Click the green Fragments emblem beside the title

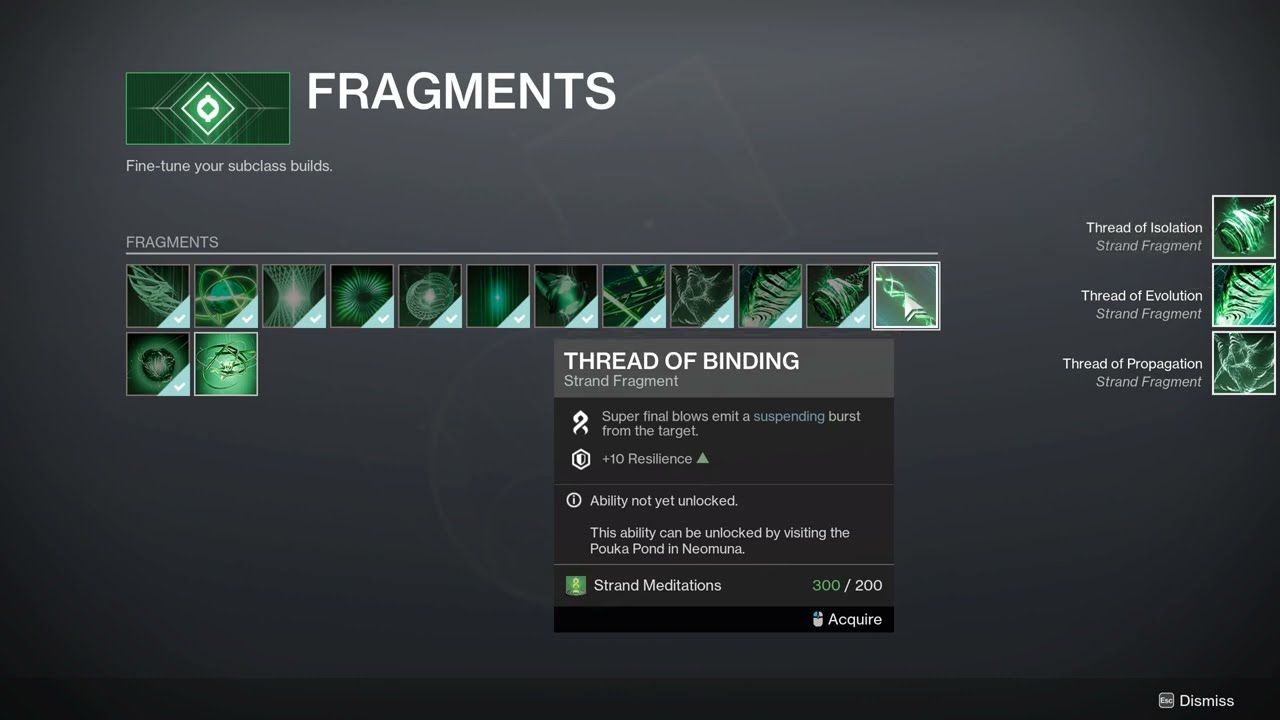coord(207,107)
